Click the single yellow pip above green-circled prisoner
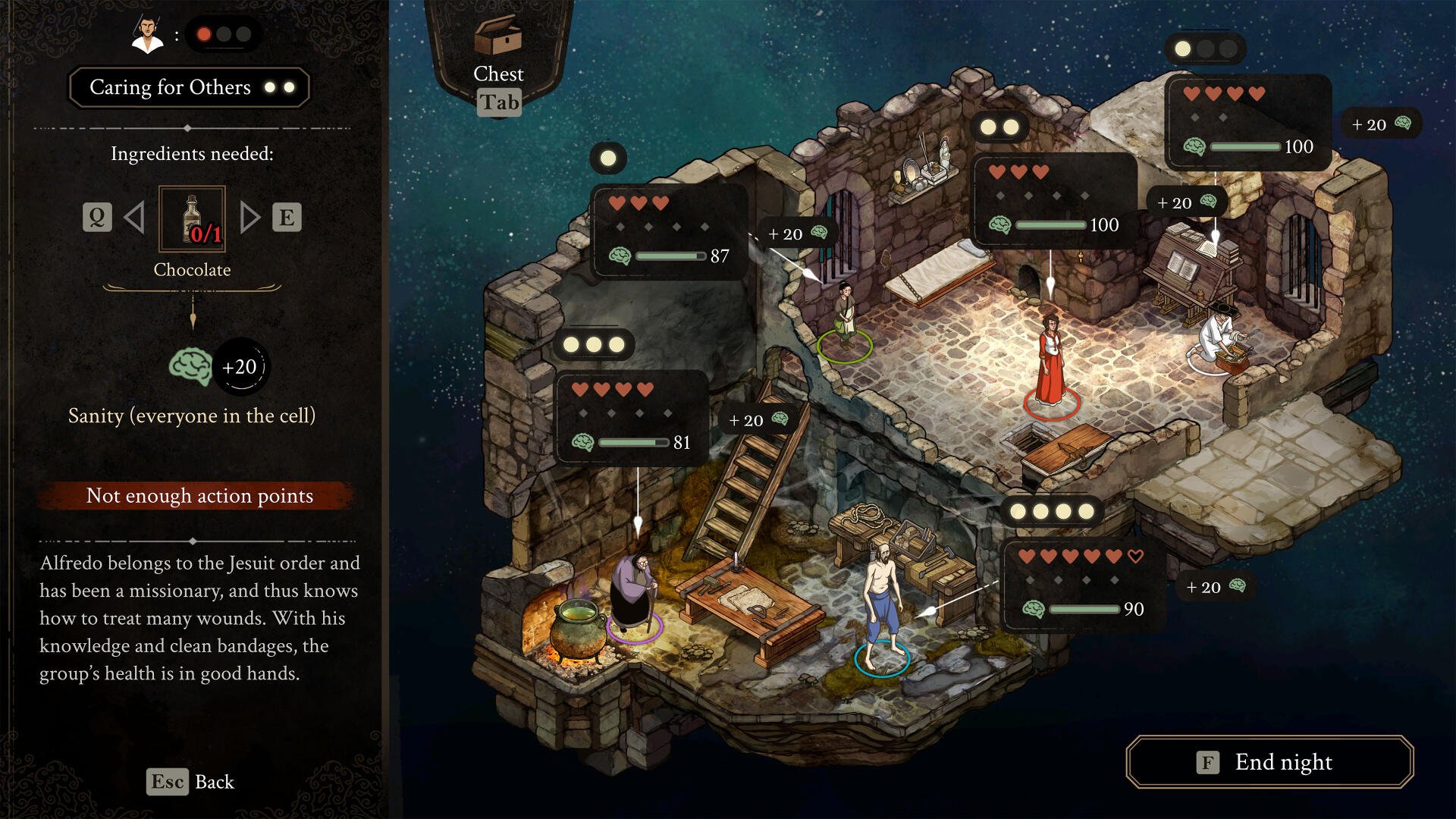Image resolution: width=1456 pixels, height=819 pixels. [x=607, y=157]
